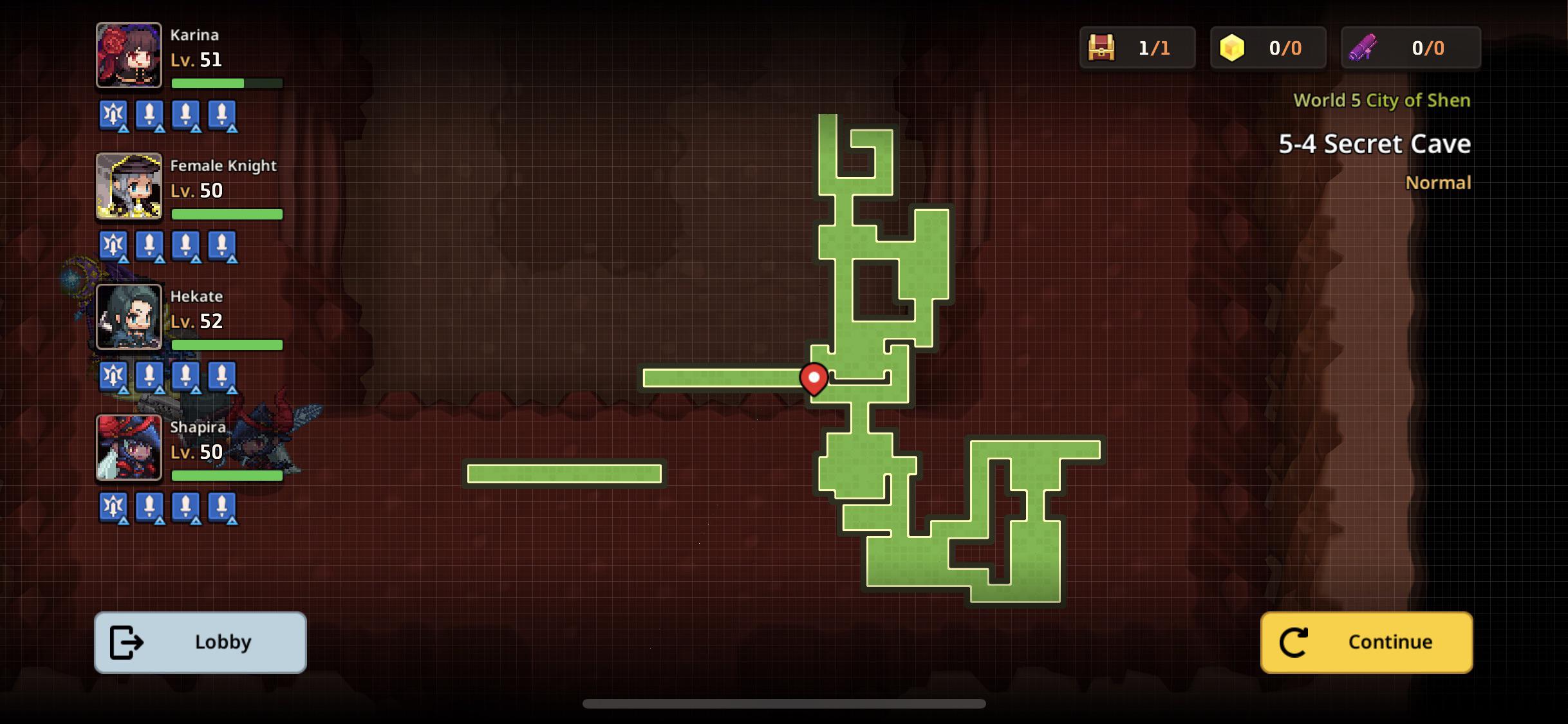Open Shapira's character portrait
Image resolution: width=1568 pixels, height=724 pixels.
pyautogui.click(x=128, y=449)
